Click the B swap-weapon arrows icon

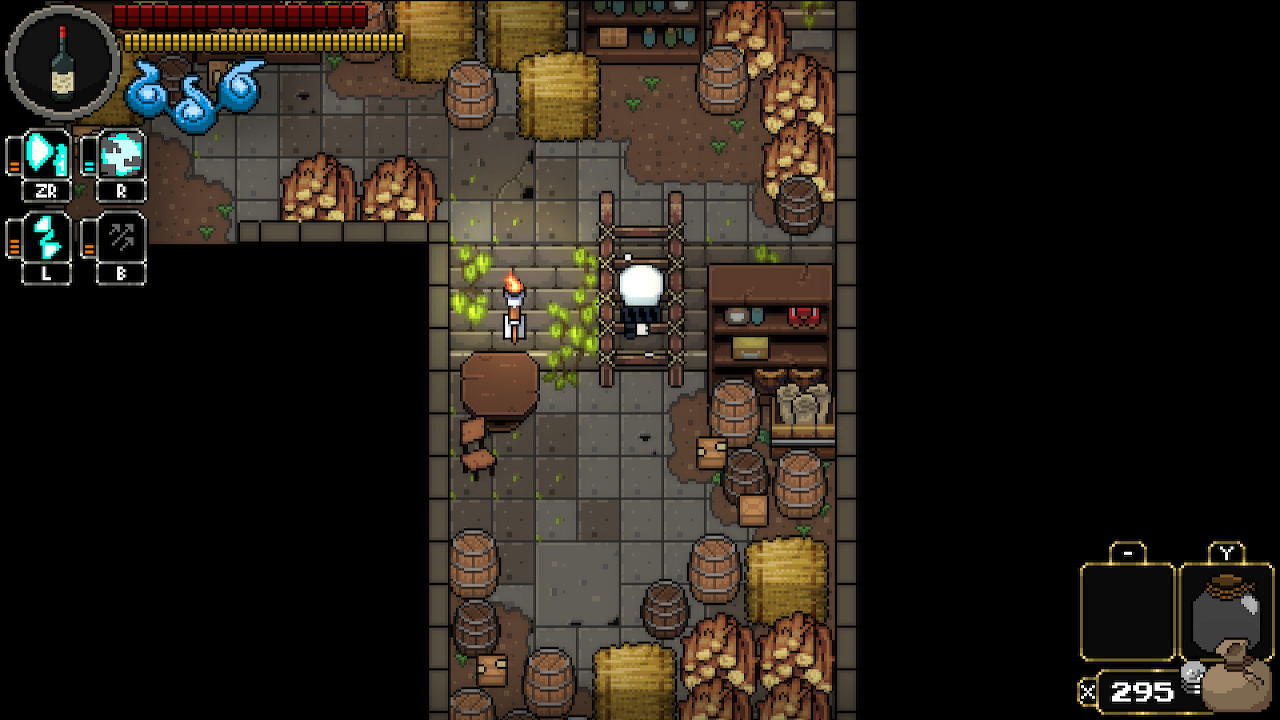tap(120, 238)
